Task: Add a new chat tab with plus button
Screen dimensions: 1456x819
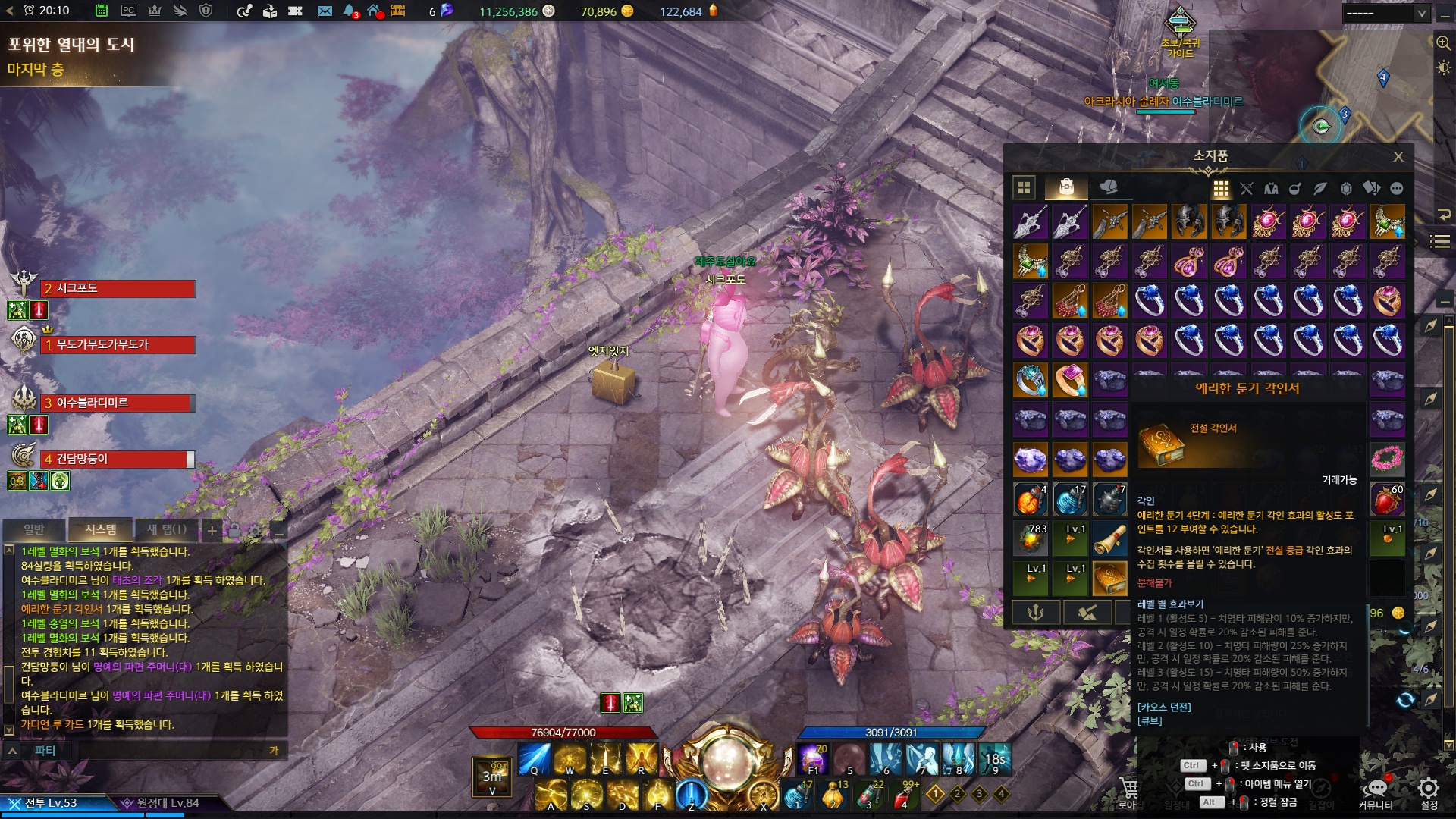Action: pyautogui.click(x=212, y=530)
